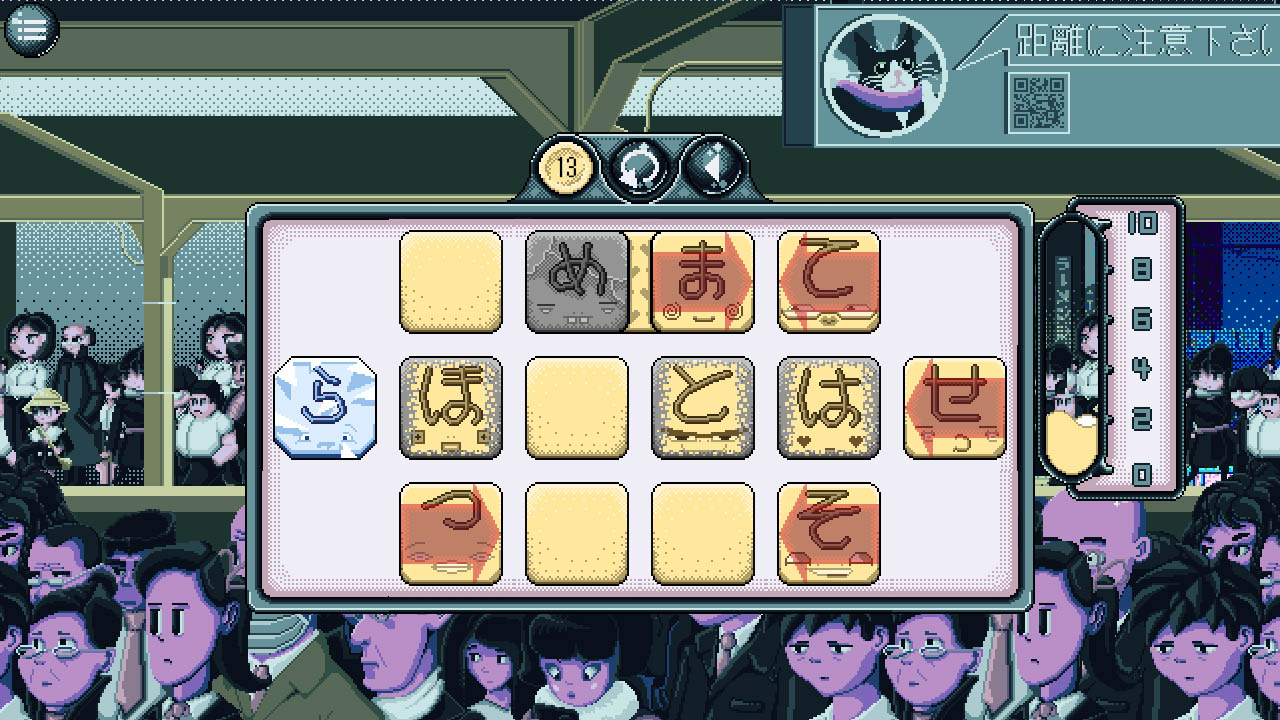Select the icy blue tile showing "ら"
This screenshot has width=1280, height=720.
[x=324, y=406]
